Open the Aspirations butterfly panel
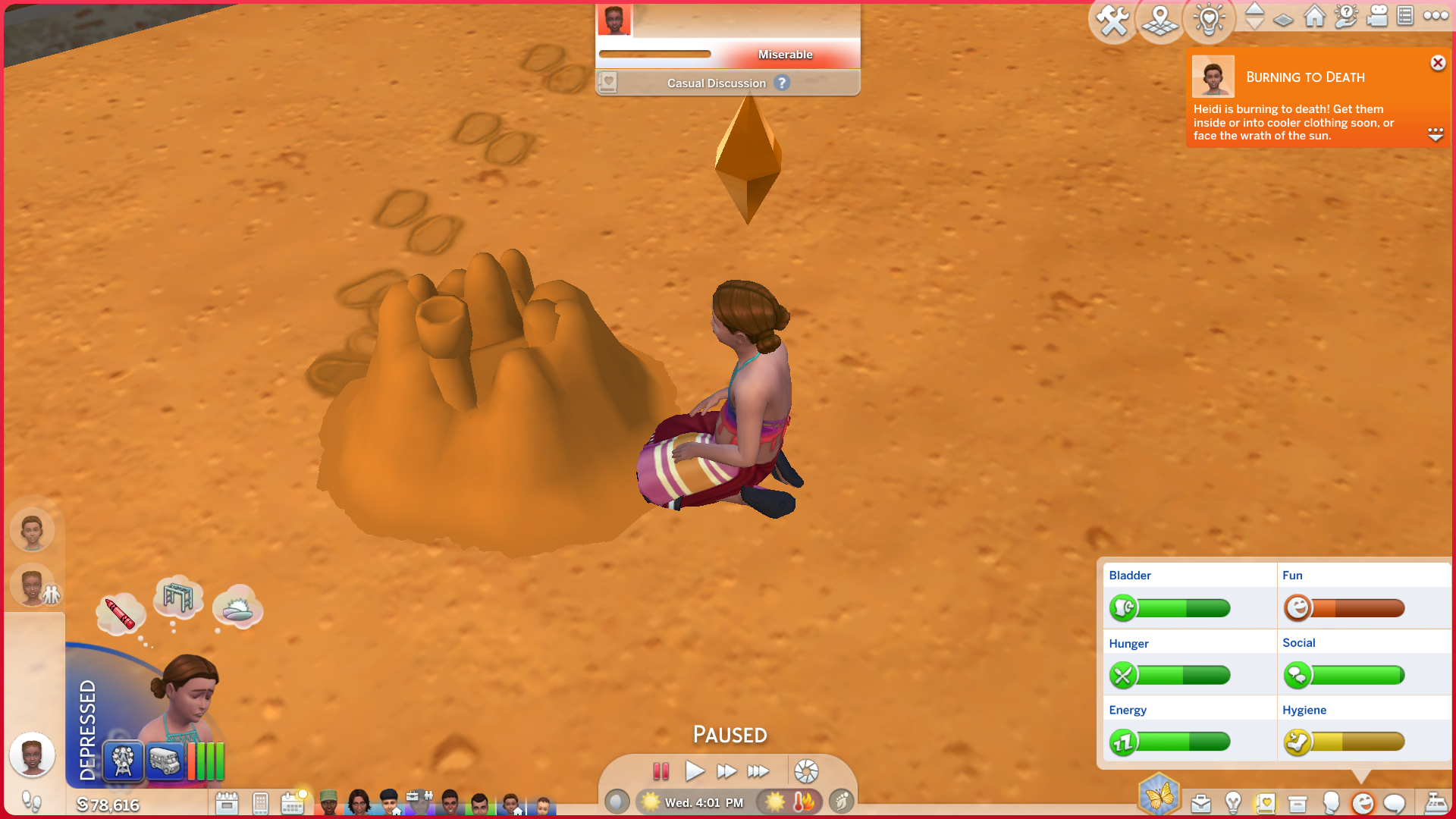The height and width of the screenshot is (819, 1456). (1159, 795)
